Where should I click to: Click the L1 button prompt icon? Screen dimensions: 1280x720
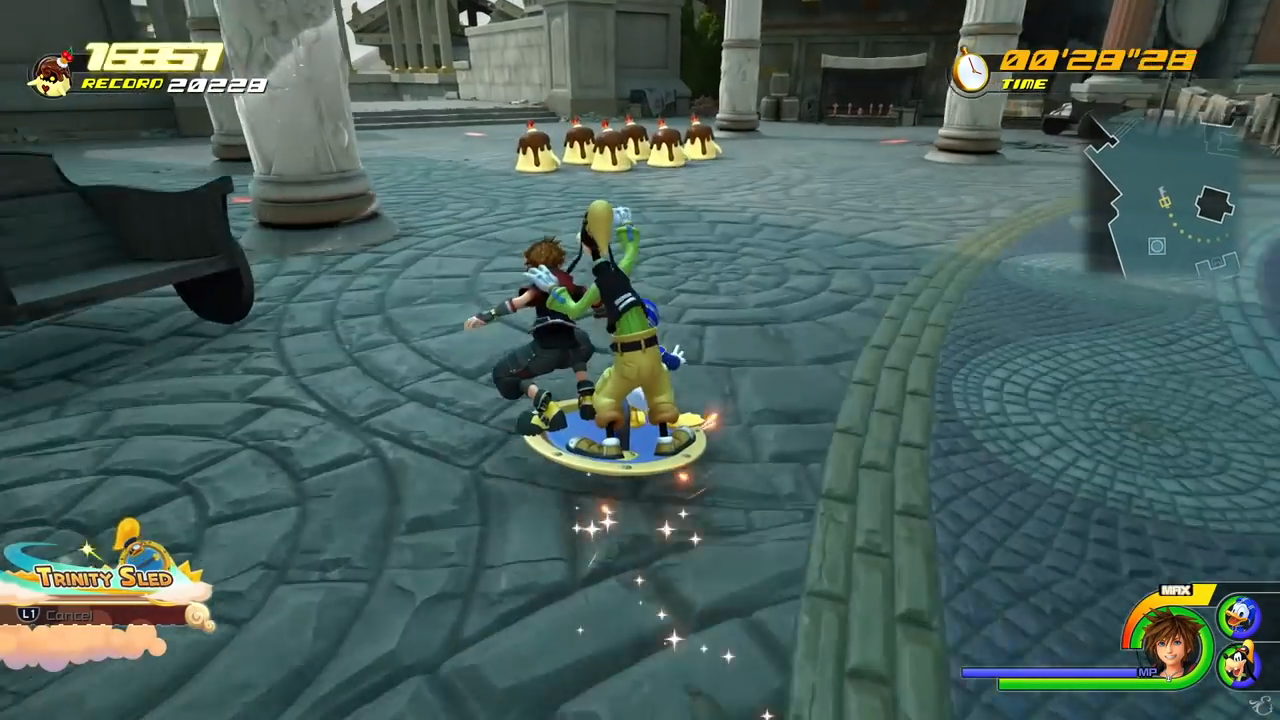[28, 615]
